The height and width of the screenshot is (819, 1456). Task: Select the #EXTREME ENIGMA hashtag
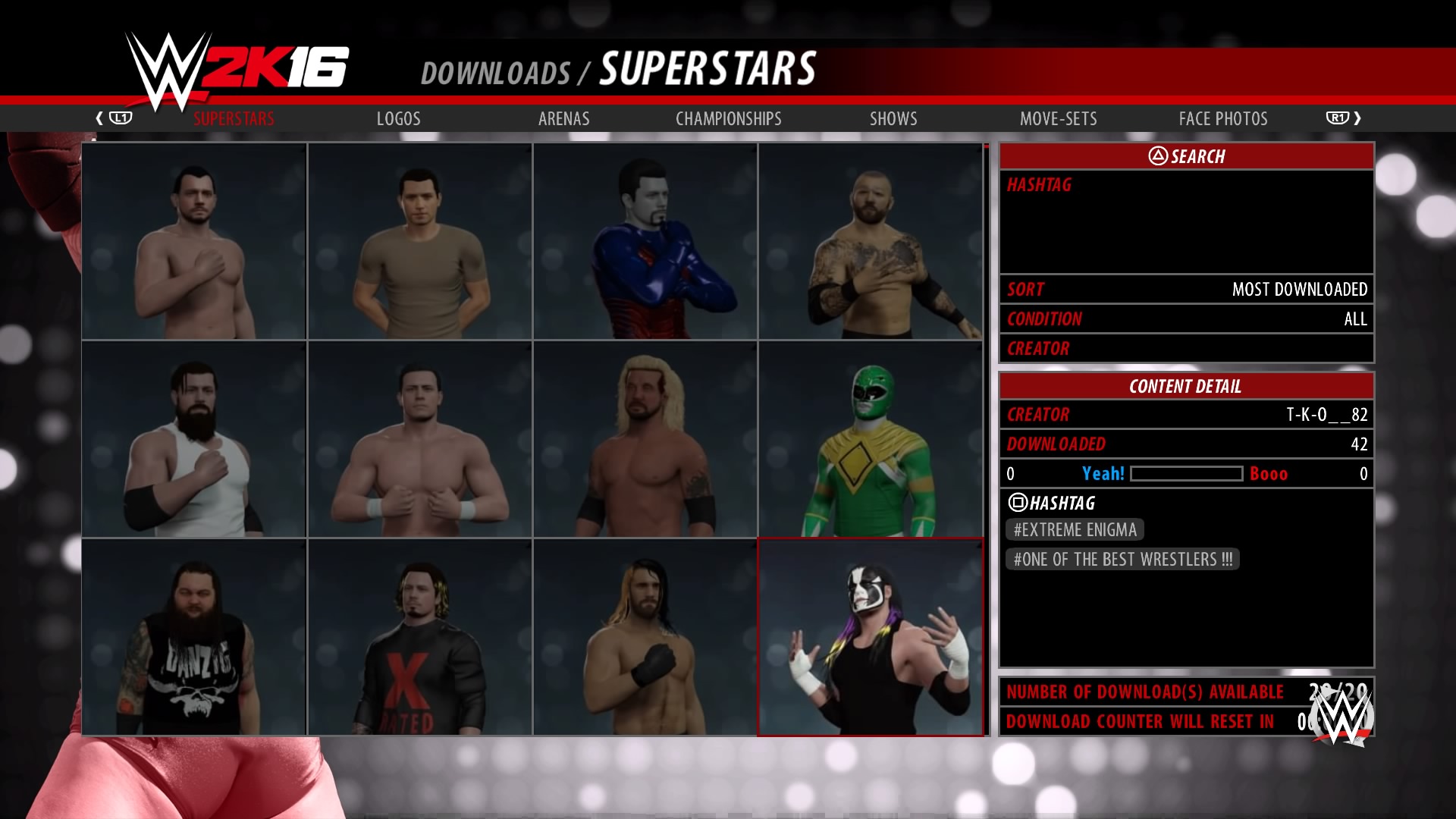coord(1074,529)
